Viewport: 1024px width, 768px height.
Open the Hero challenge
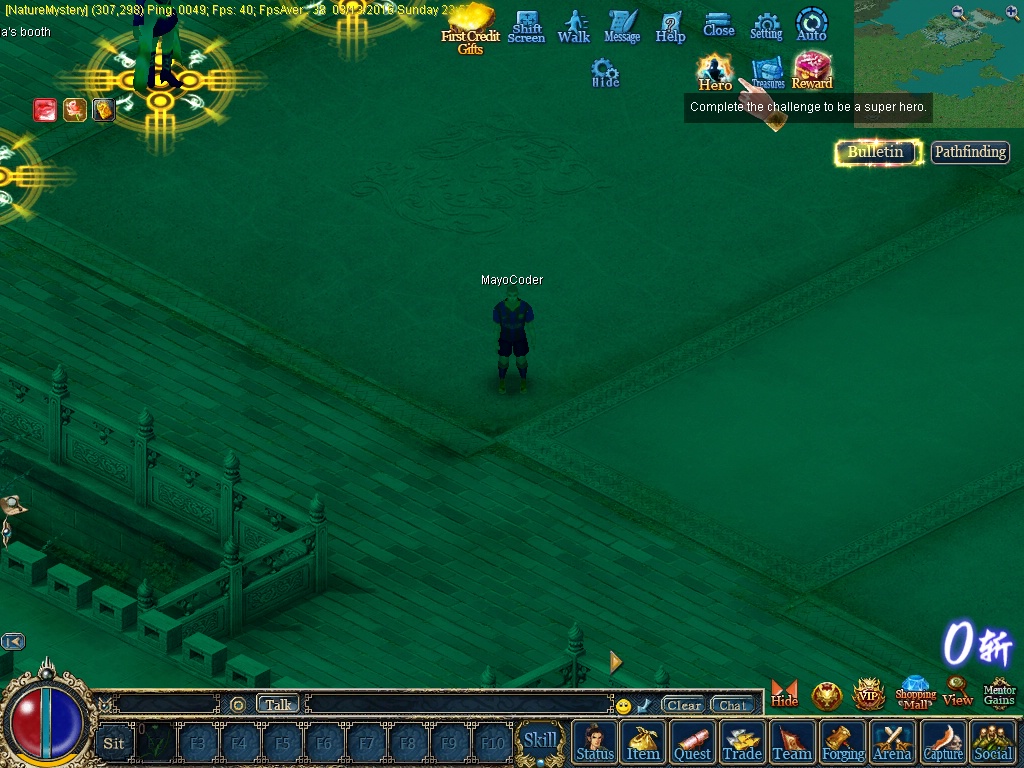[715, 72]
